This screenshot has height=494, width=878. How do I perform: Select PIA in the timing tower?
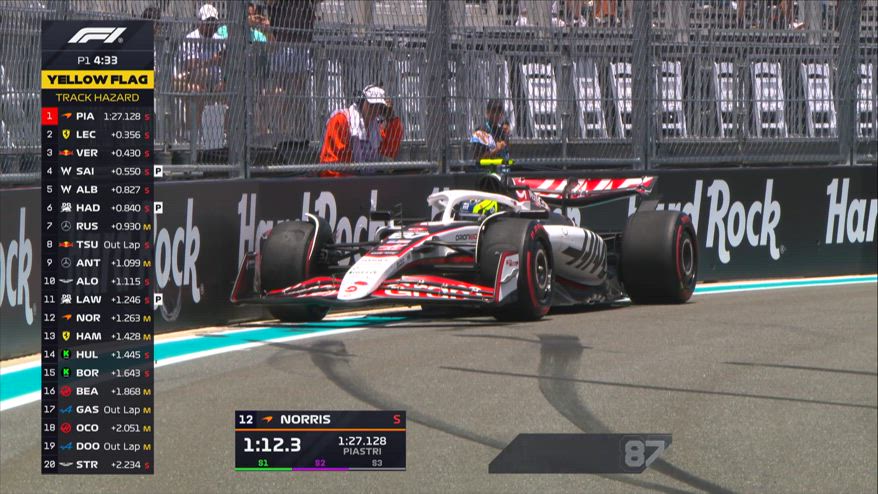[97, 116]
